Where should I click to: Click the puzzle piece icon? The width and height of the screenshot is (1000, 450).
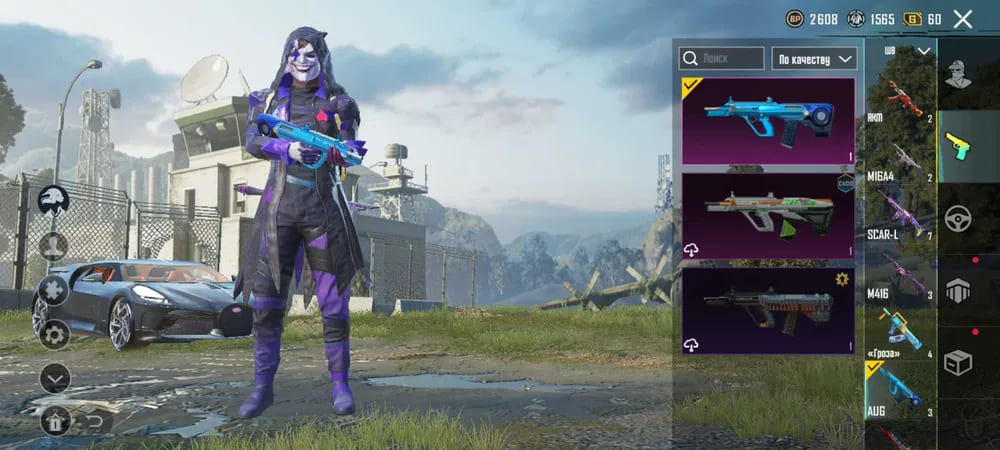(54, 291)
